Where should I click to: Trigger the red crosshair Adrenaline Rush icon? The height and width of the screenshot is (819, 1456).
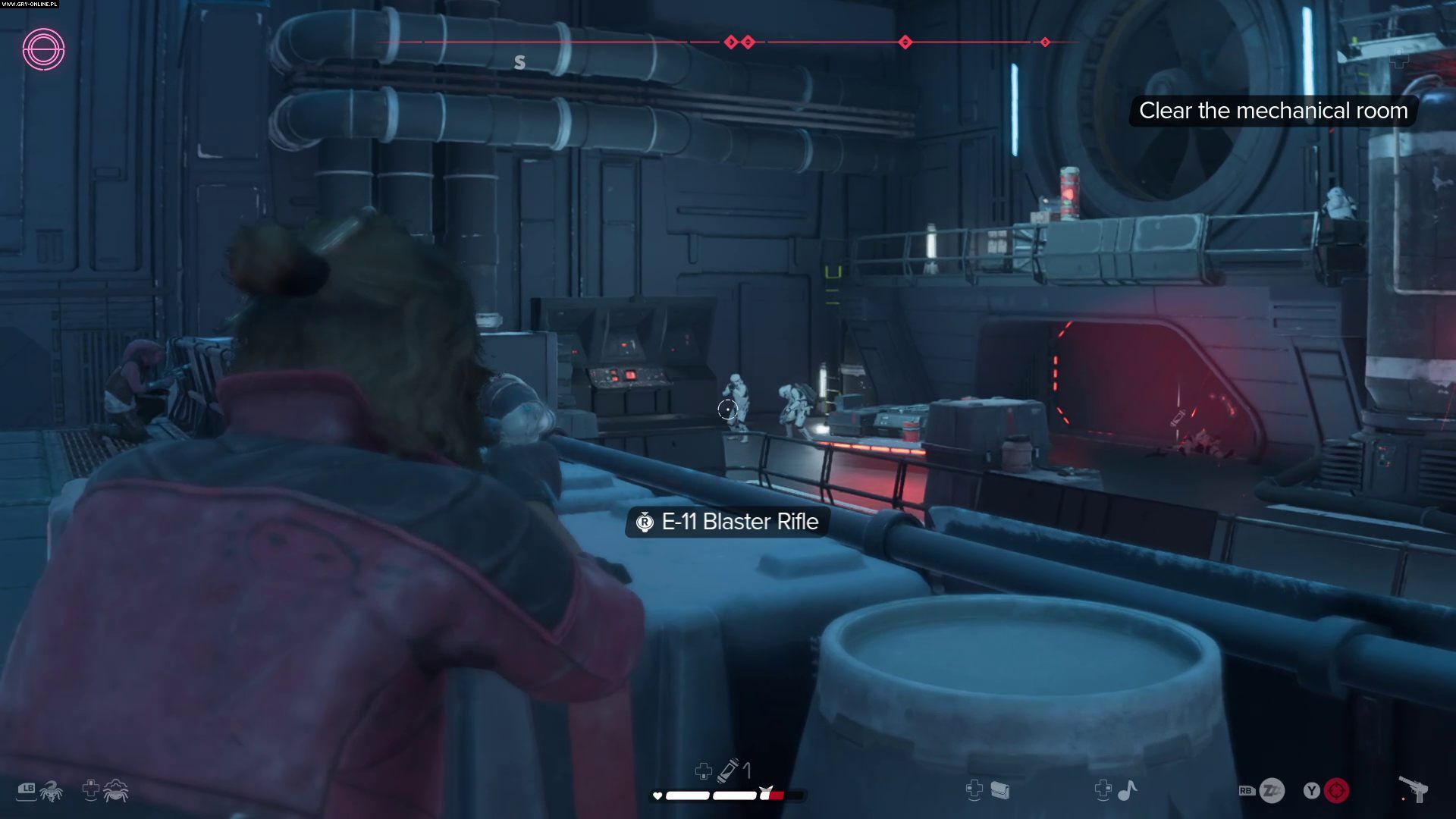point(1336,791)
